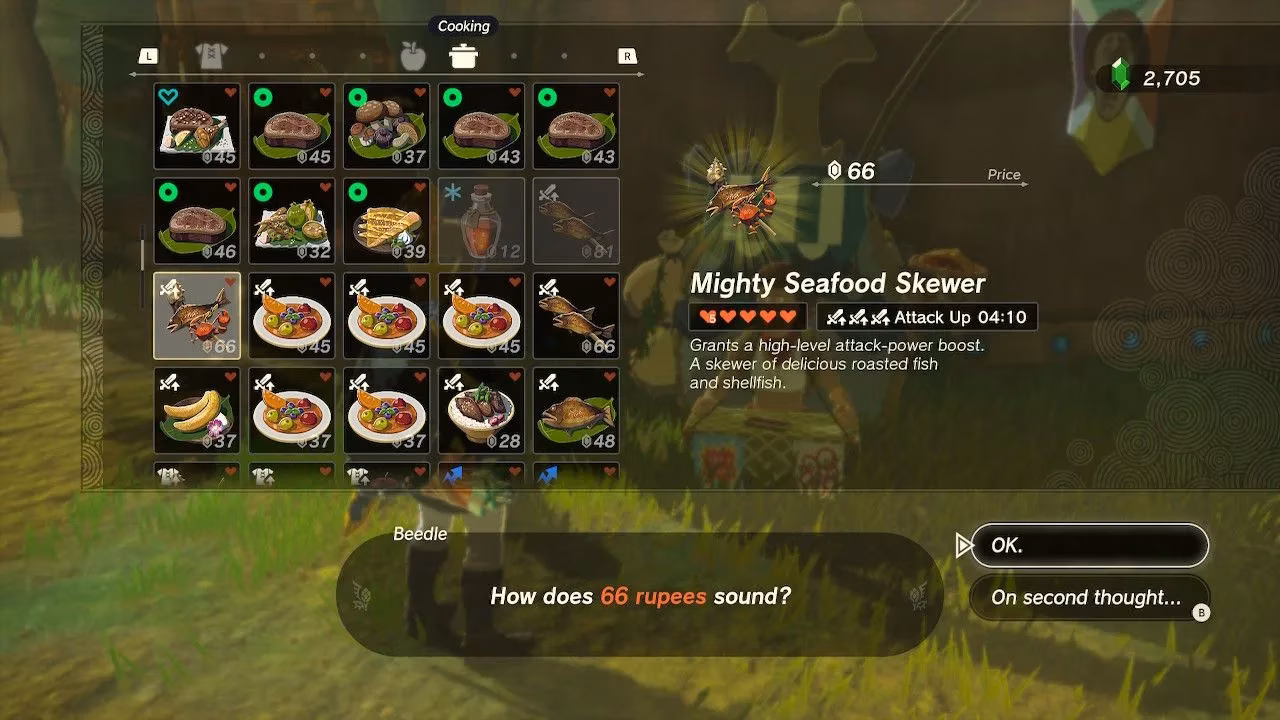Open the apple materials tab
1280x720 pixels.
tap(413, 57)
